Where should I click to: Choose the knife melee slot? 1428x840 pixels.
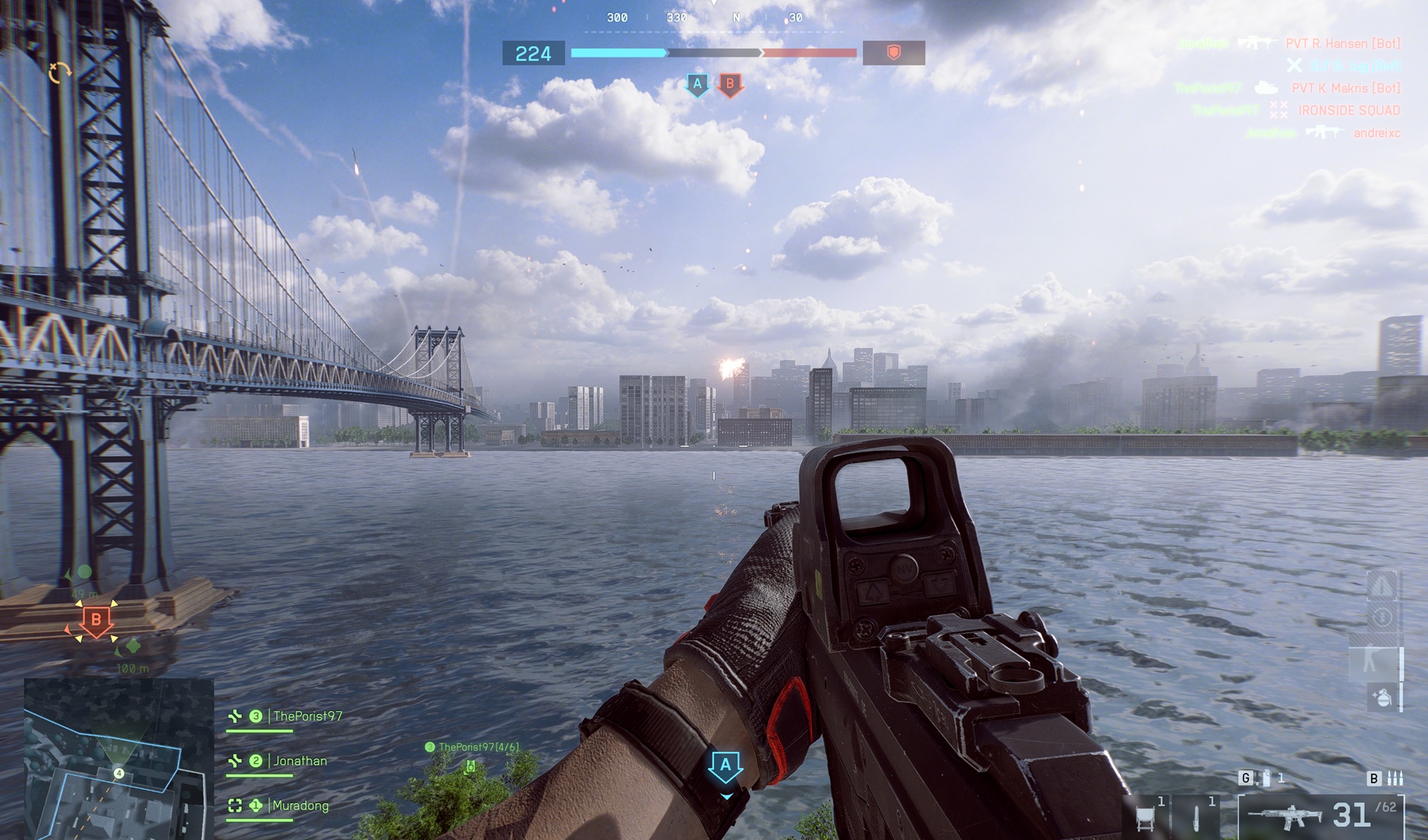pos(1196,817)
